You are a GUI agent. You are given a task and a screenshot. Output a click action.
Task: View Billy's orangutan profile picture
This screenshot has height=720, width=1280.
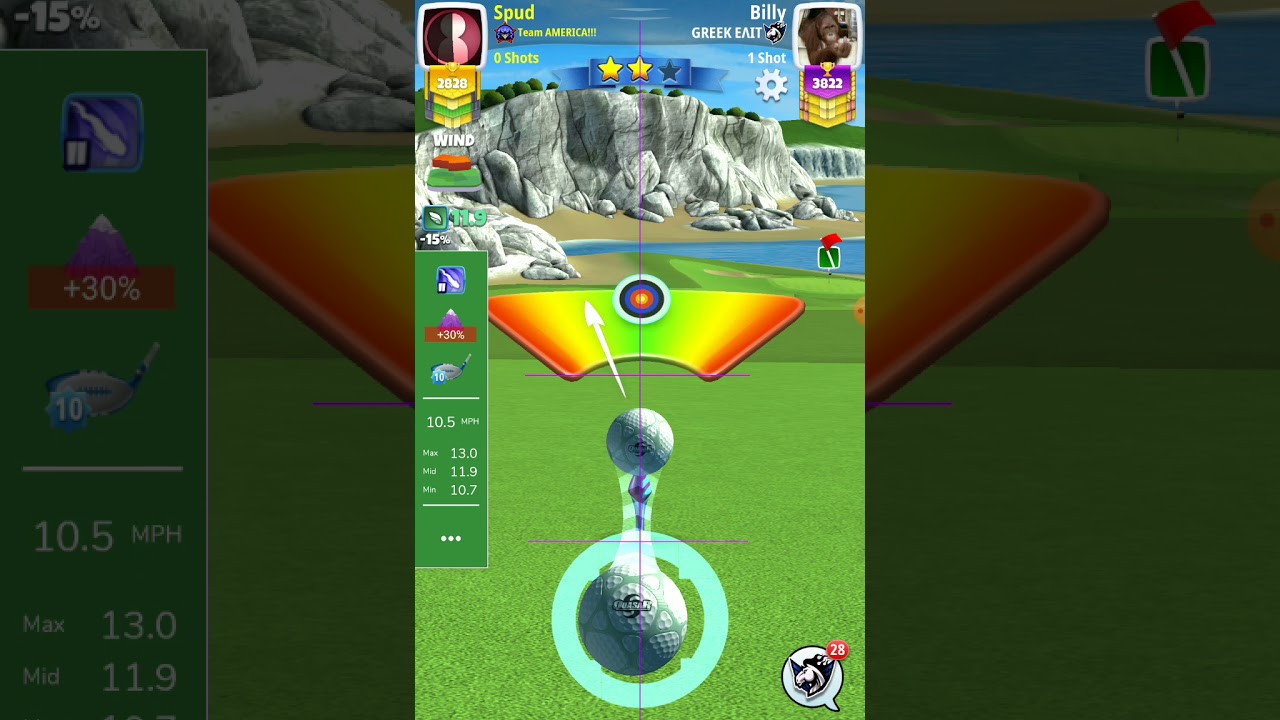point(827,36)
